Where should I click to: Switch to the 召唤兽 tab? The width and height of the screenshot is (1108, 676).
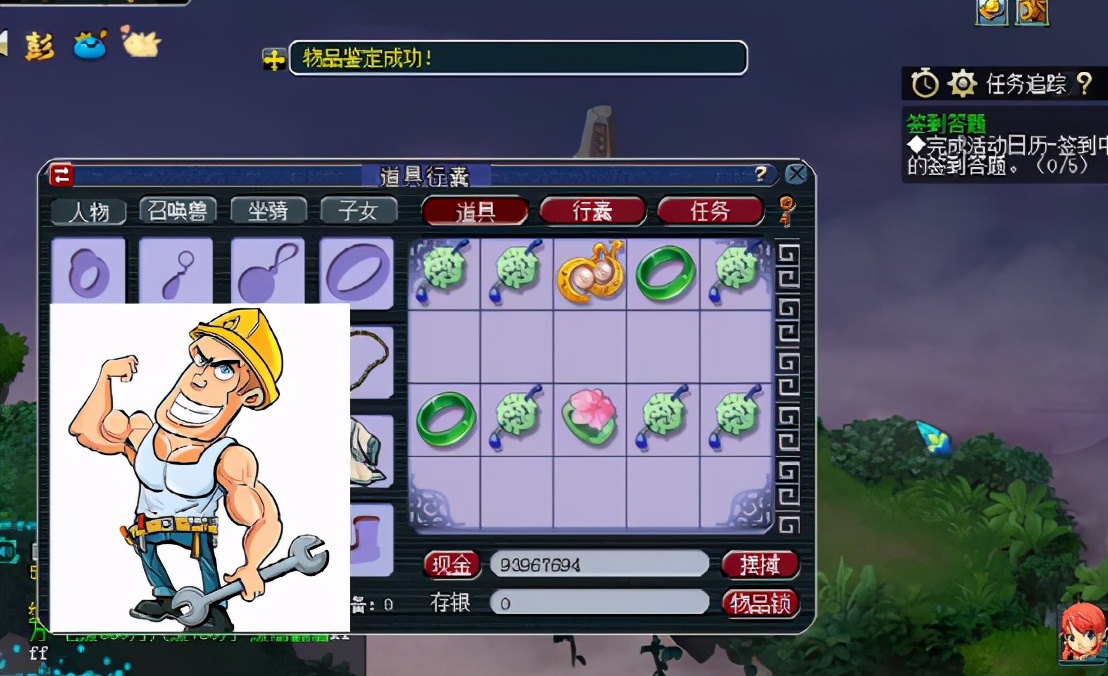178,211
